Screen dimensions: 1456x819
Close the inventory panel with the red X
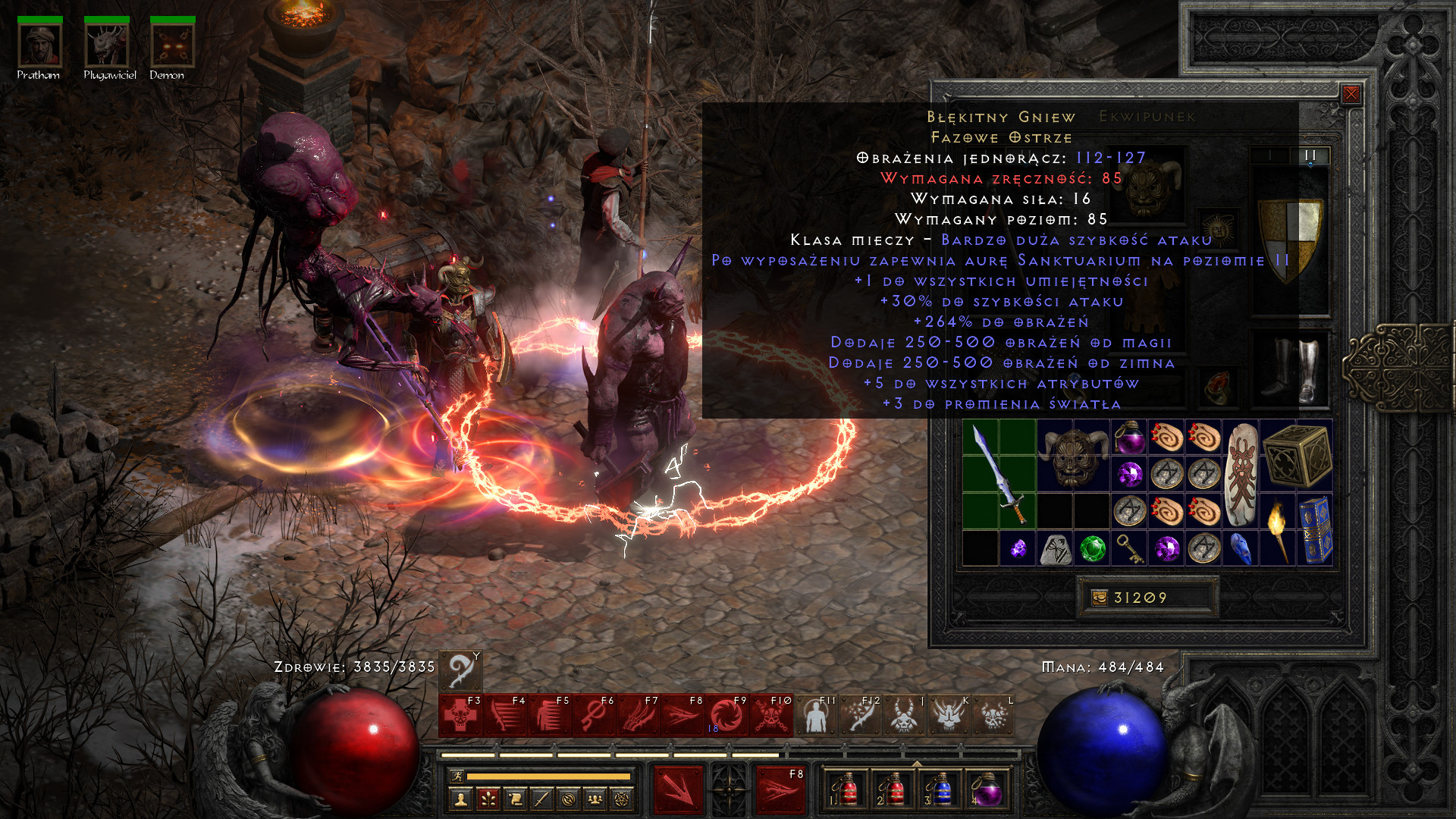click(x=1351, y=94)
